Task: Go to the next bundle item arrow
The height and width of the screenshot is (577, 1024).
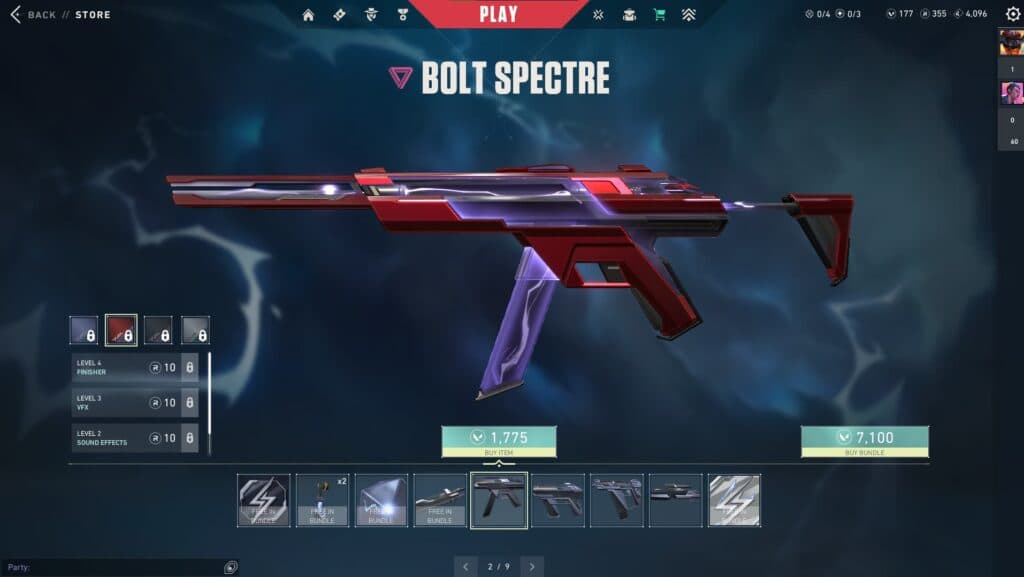Action: [532, 567]
